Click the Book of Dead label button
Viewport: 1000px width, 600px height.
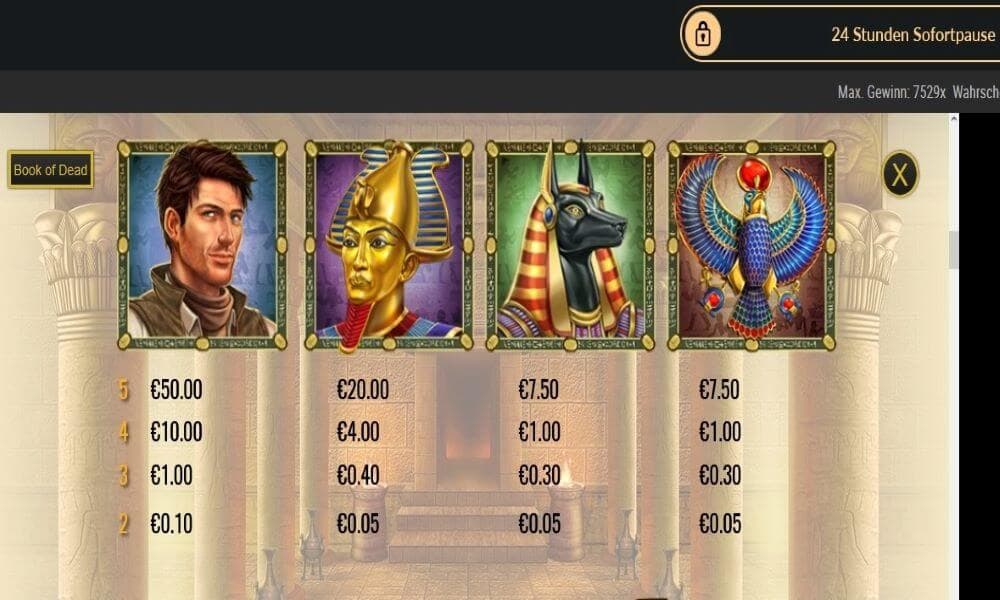coord(51,170)
